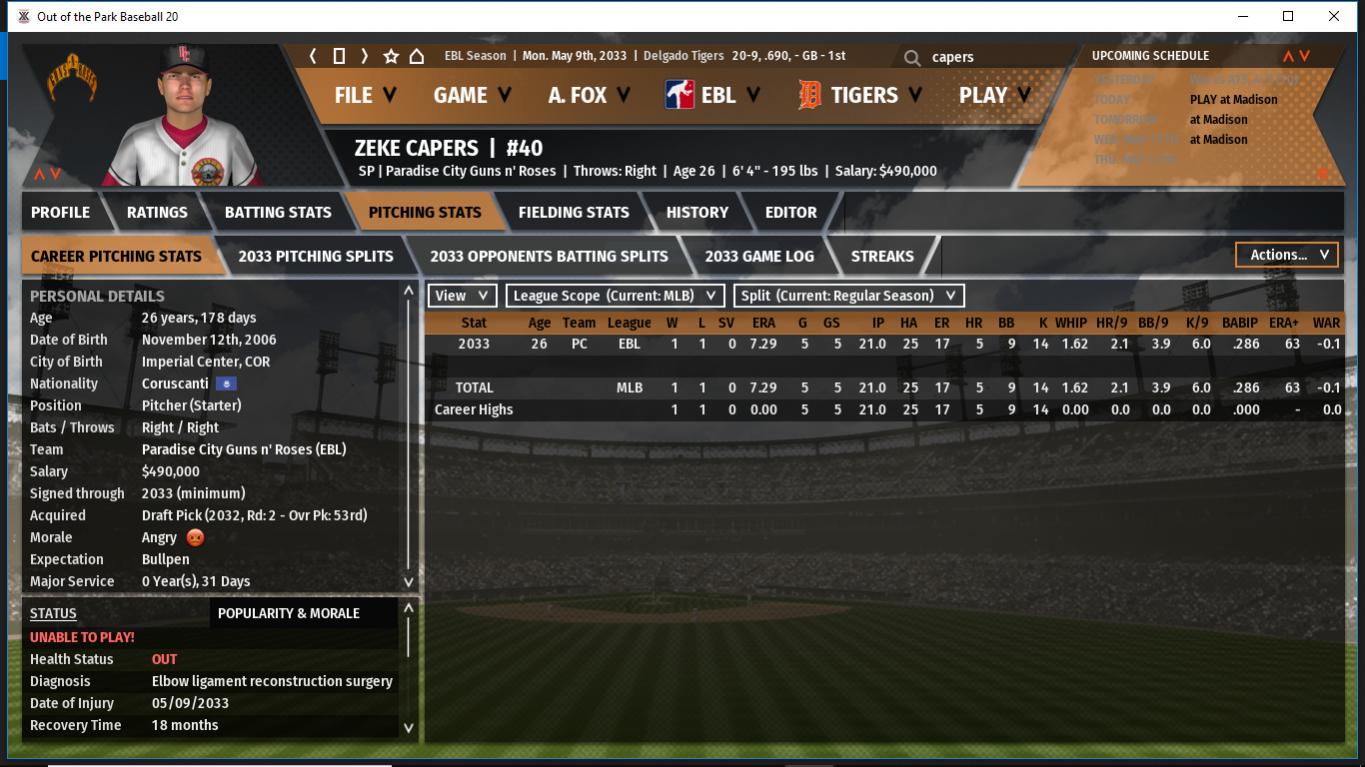
Task: Close the game window
Action: tap(1334, 16)
